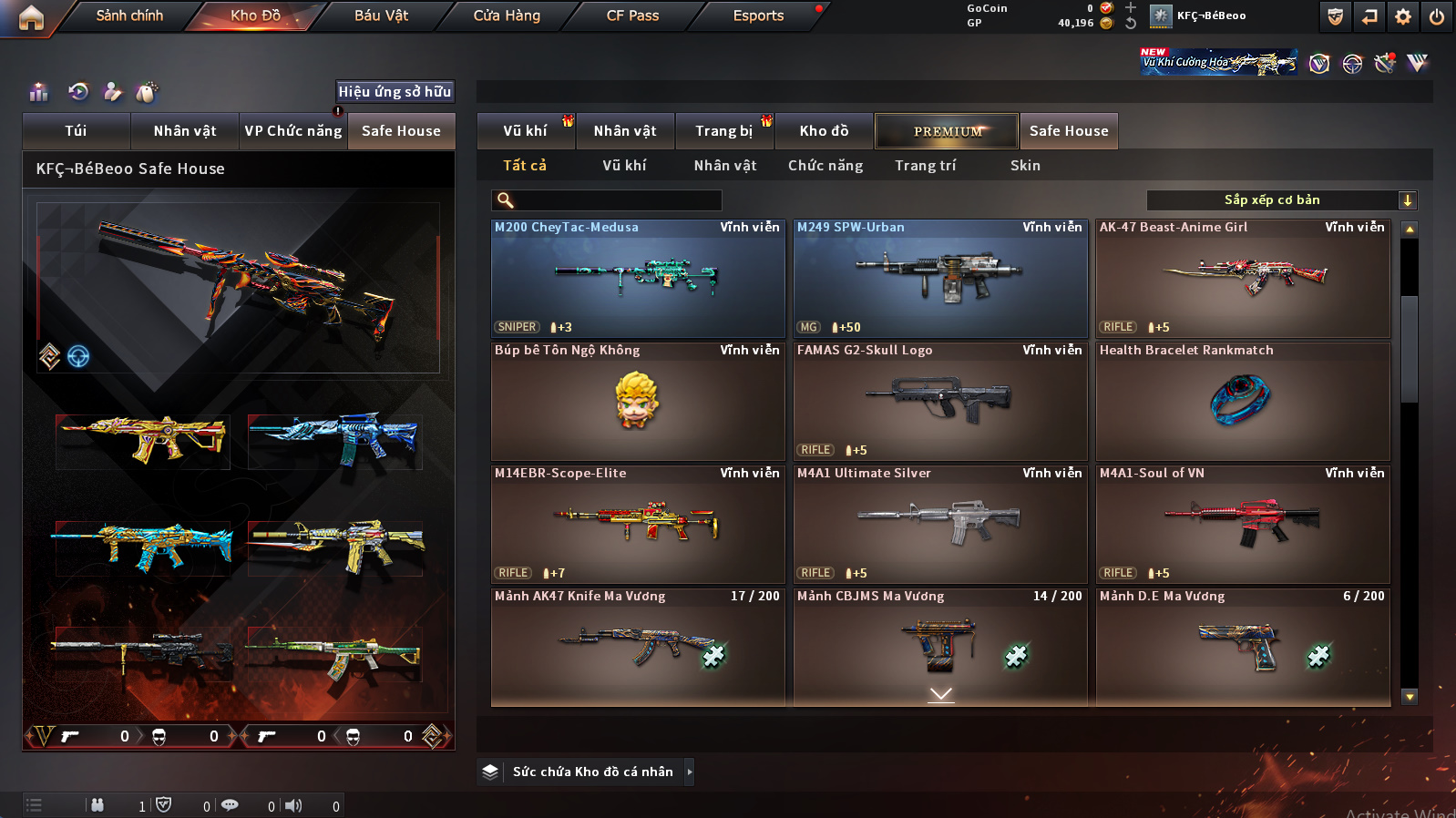Viewport: 1456px width, 818px height.
Task: Click the home icon button
Action: point(31,17)
